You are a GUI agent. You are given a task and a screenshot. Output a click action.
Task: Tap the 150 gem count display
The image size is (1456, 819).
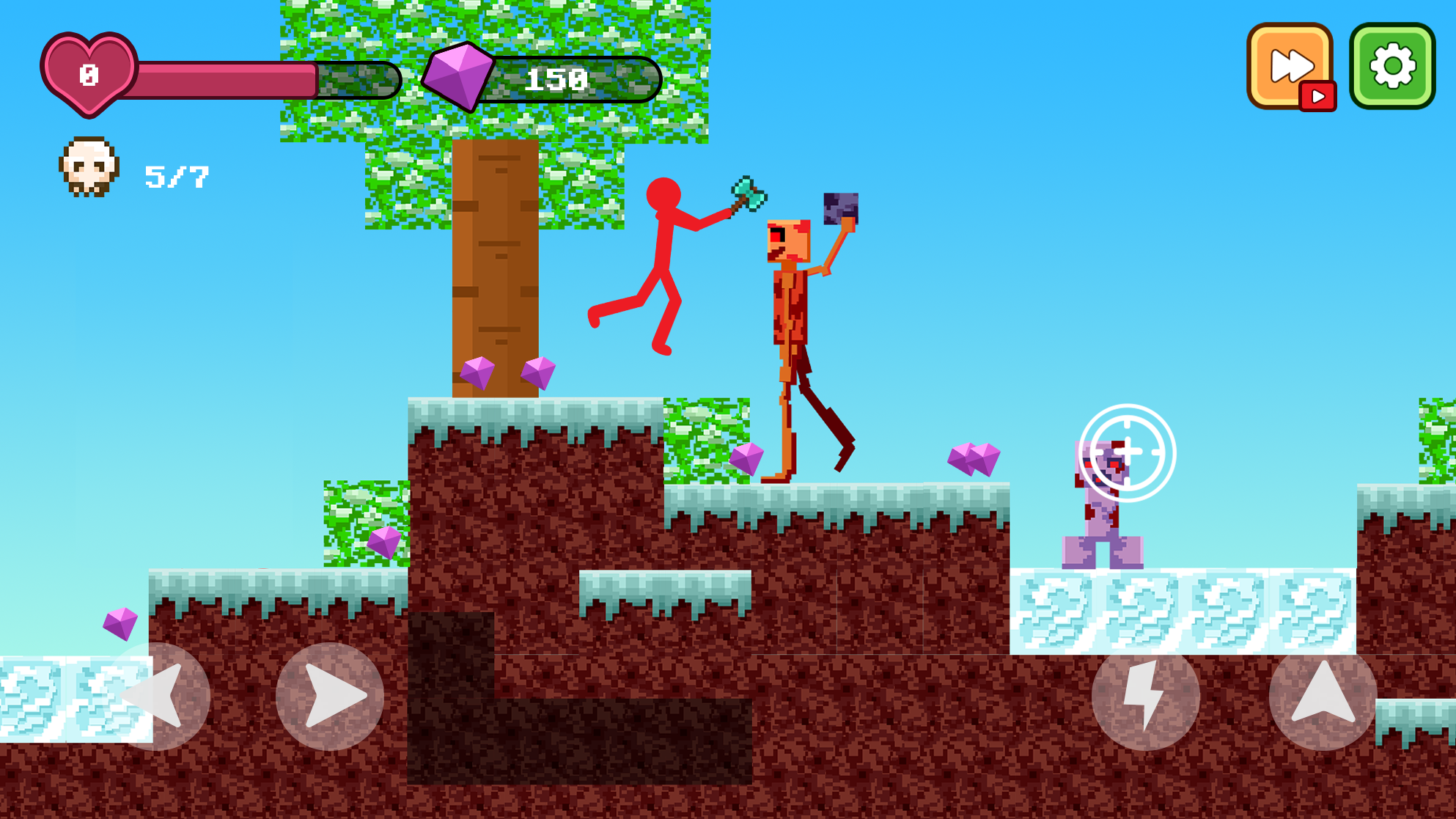tap(557, 78)
